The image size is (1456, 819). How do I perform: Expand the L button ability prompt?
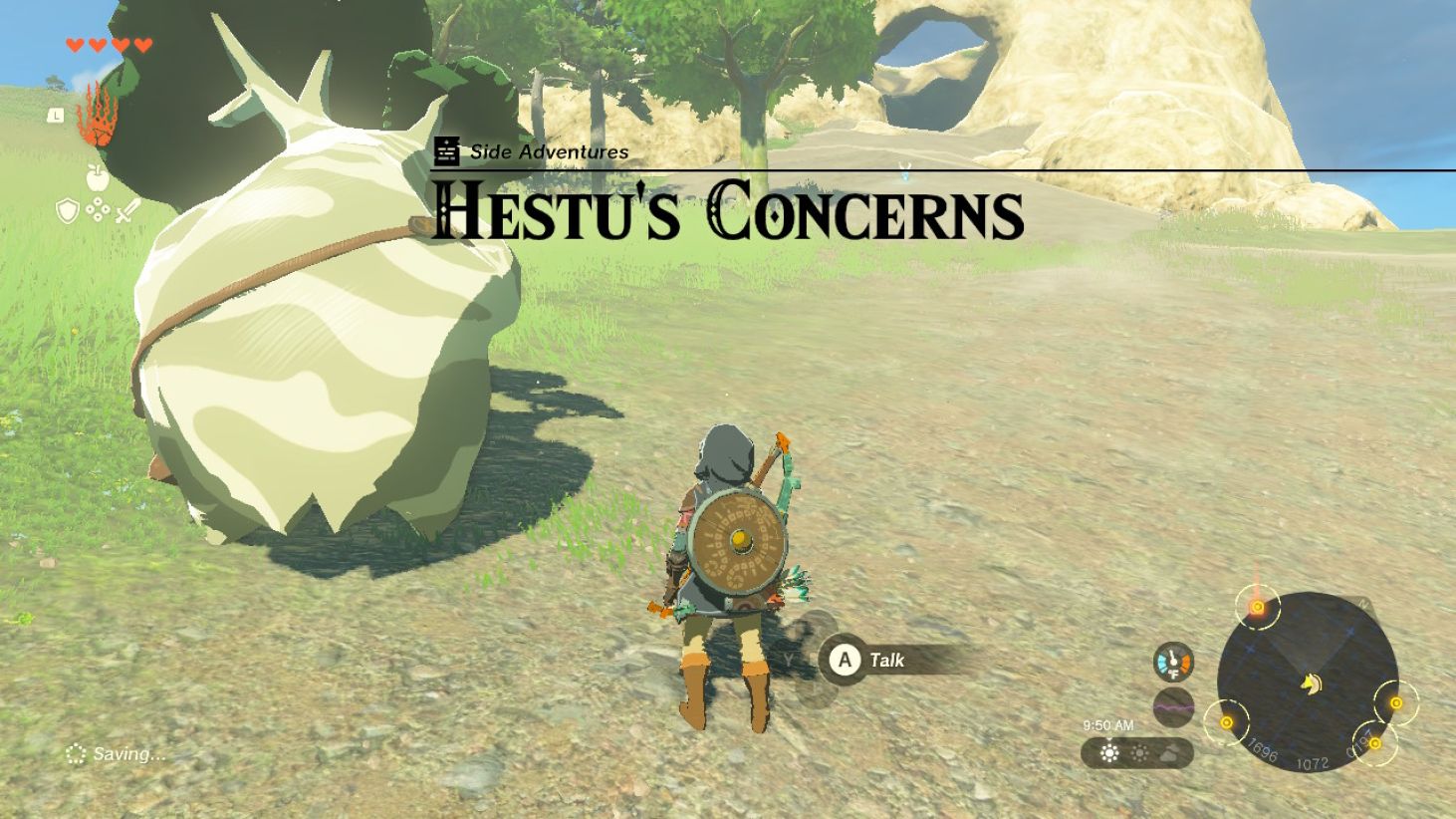(x=56, y=116)
